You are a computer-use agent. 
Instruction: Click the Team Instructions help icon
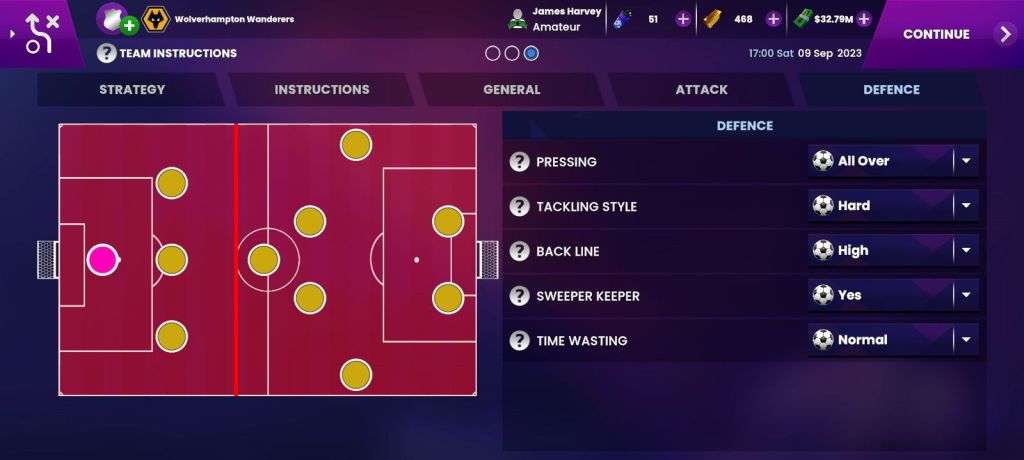pyautogui.click(x=107, y=53)
